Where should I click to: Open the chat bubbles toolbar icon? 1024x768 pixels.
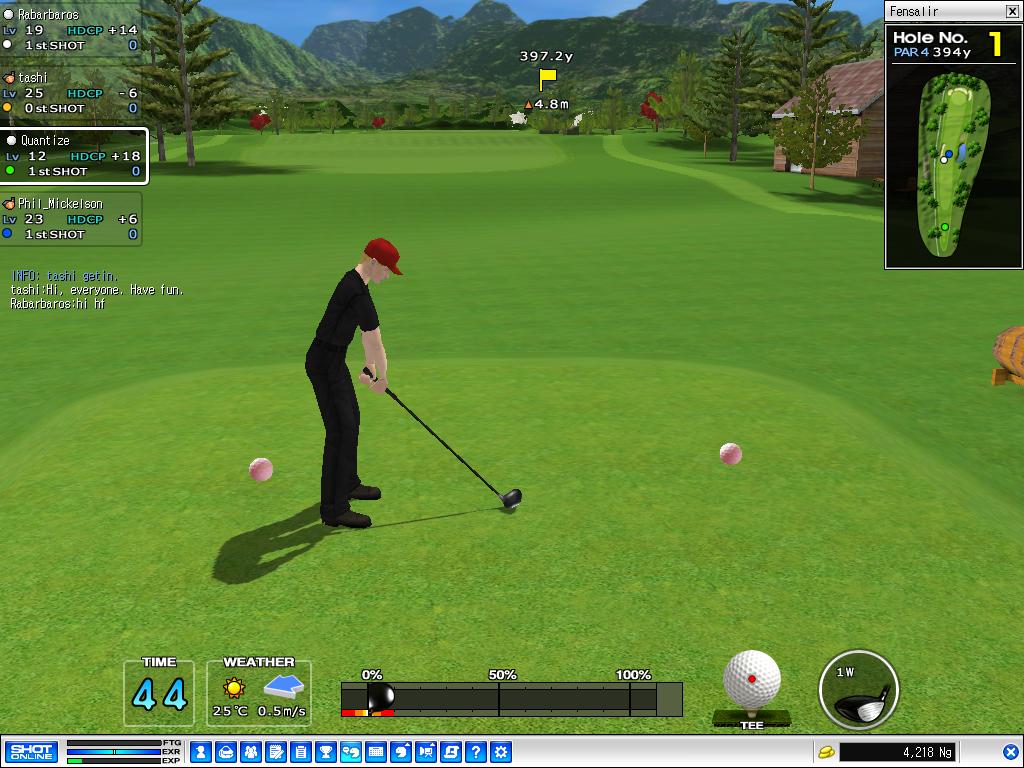click(x=351, y=751)
